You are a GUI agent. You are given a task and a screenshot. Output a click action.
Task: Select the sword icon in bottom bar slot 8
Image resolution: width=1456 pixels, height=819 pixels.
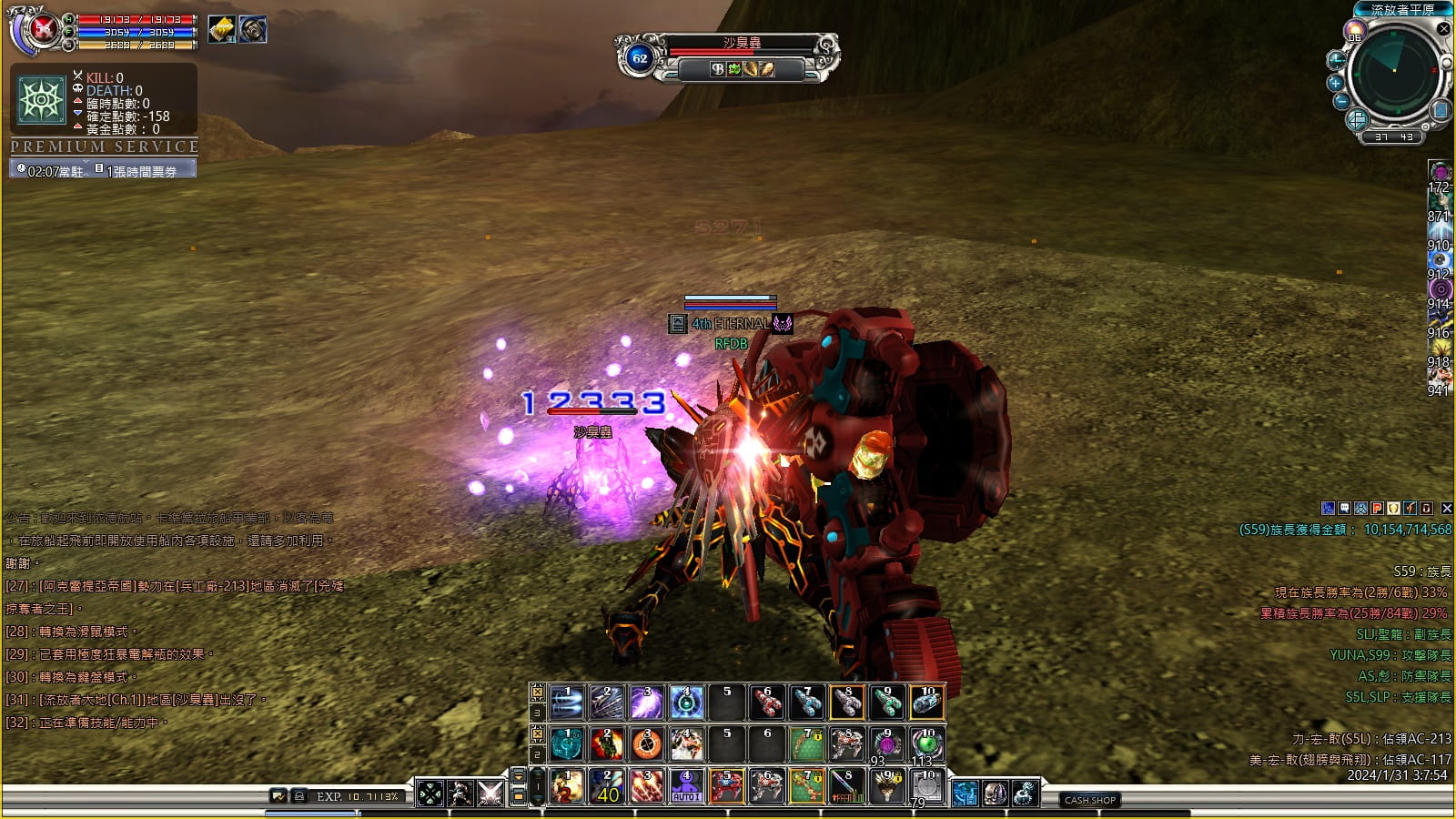(x=846, y=786)
